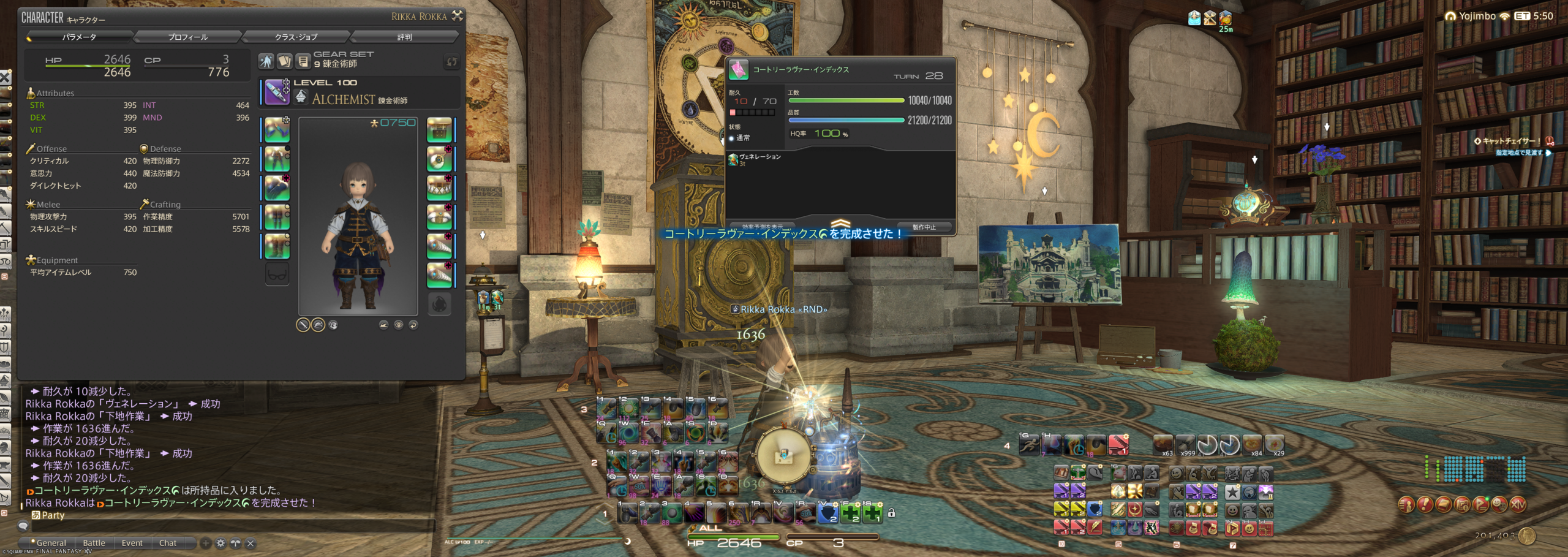This screenshot has height=557, width=1568.
Task: Select the 評判 tab
Action: (404, 37)
